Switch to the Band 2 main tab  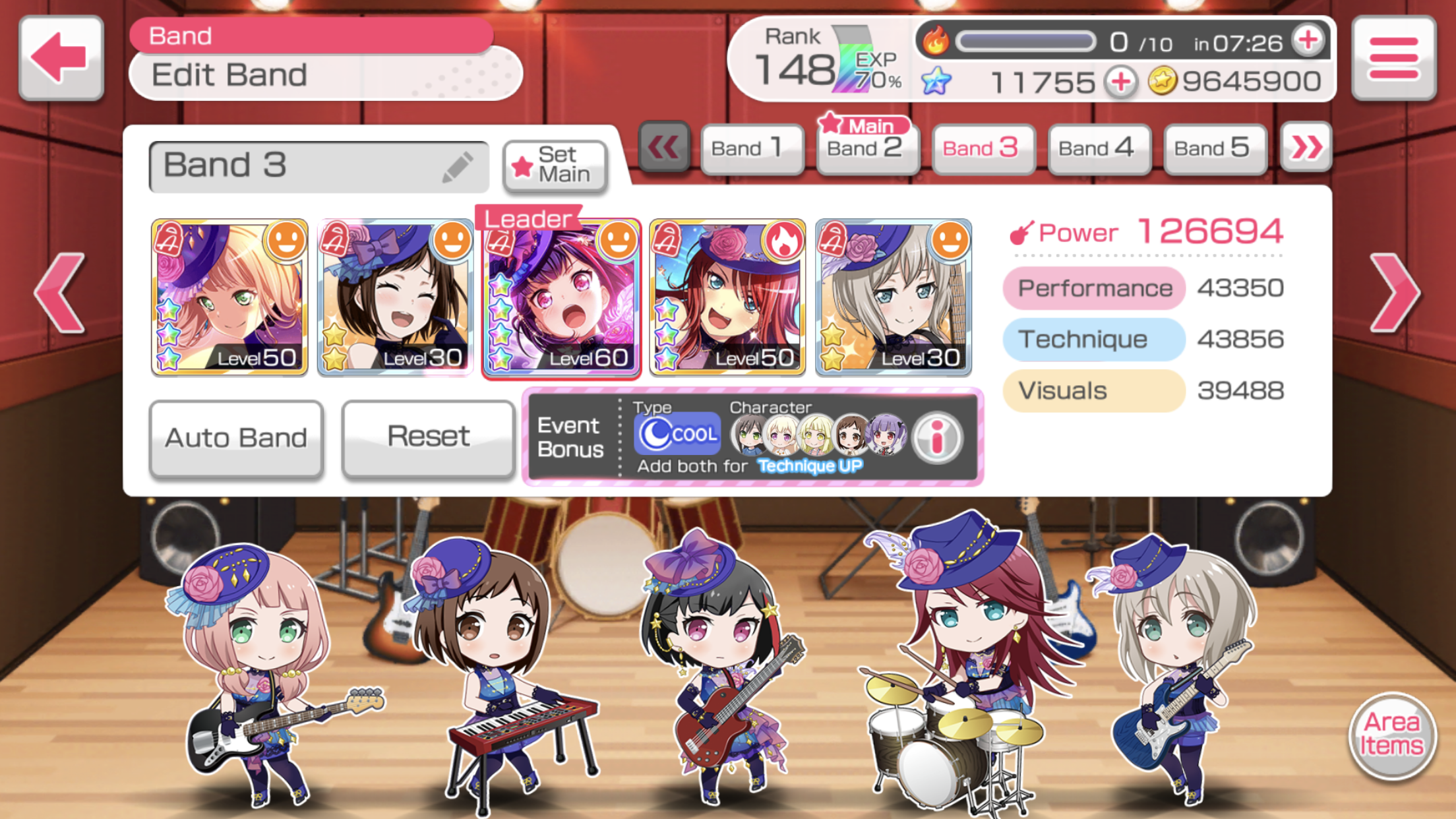pyautogui.click(x=867, y=148)
